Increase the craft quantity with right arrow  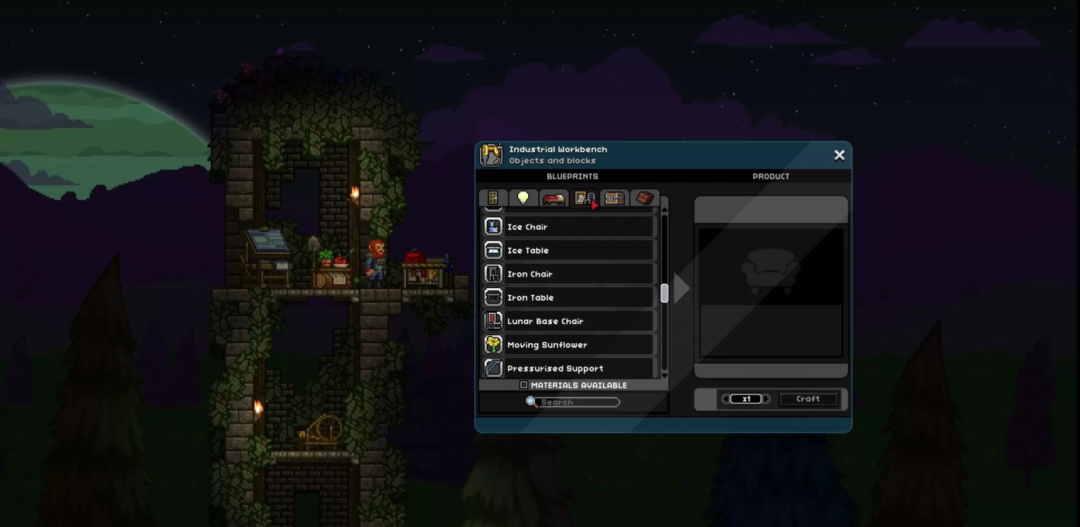point(768,399)
